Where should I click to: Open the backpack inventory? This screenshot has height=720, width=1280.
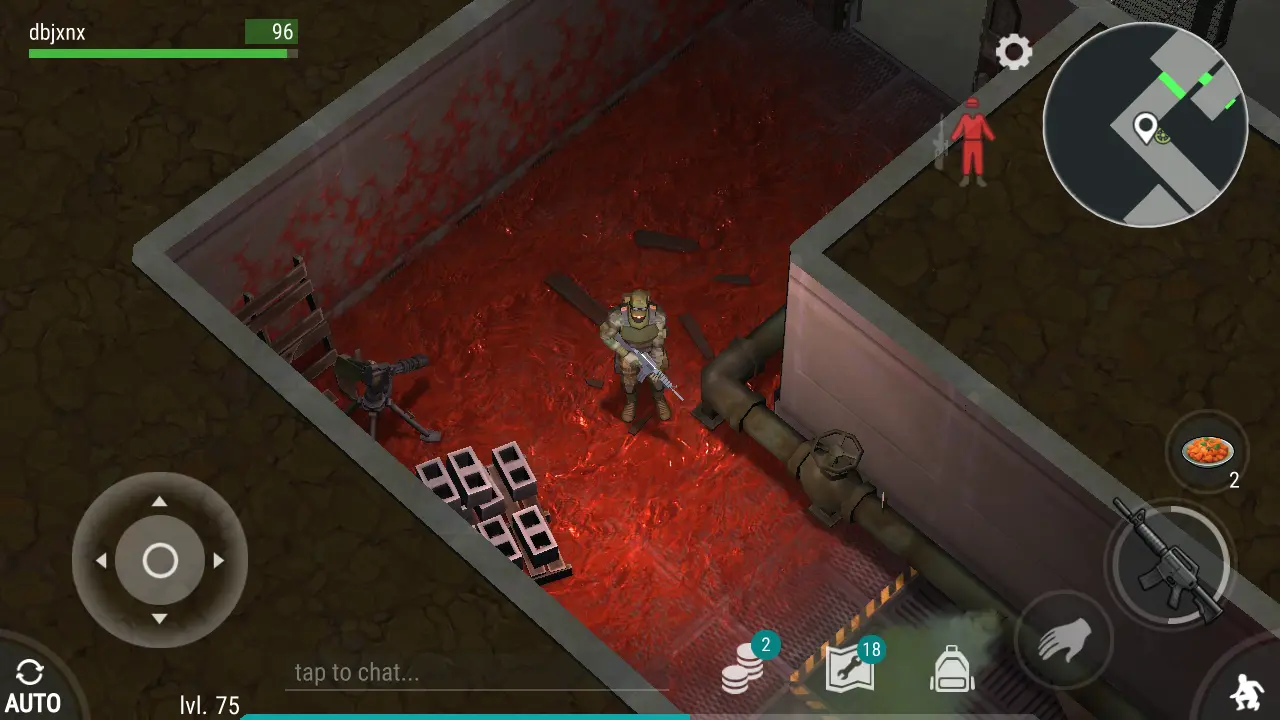point(952,669)
